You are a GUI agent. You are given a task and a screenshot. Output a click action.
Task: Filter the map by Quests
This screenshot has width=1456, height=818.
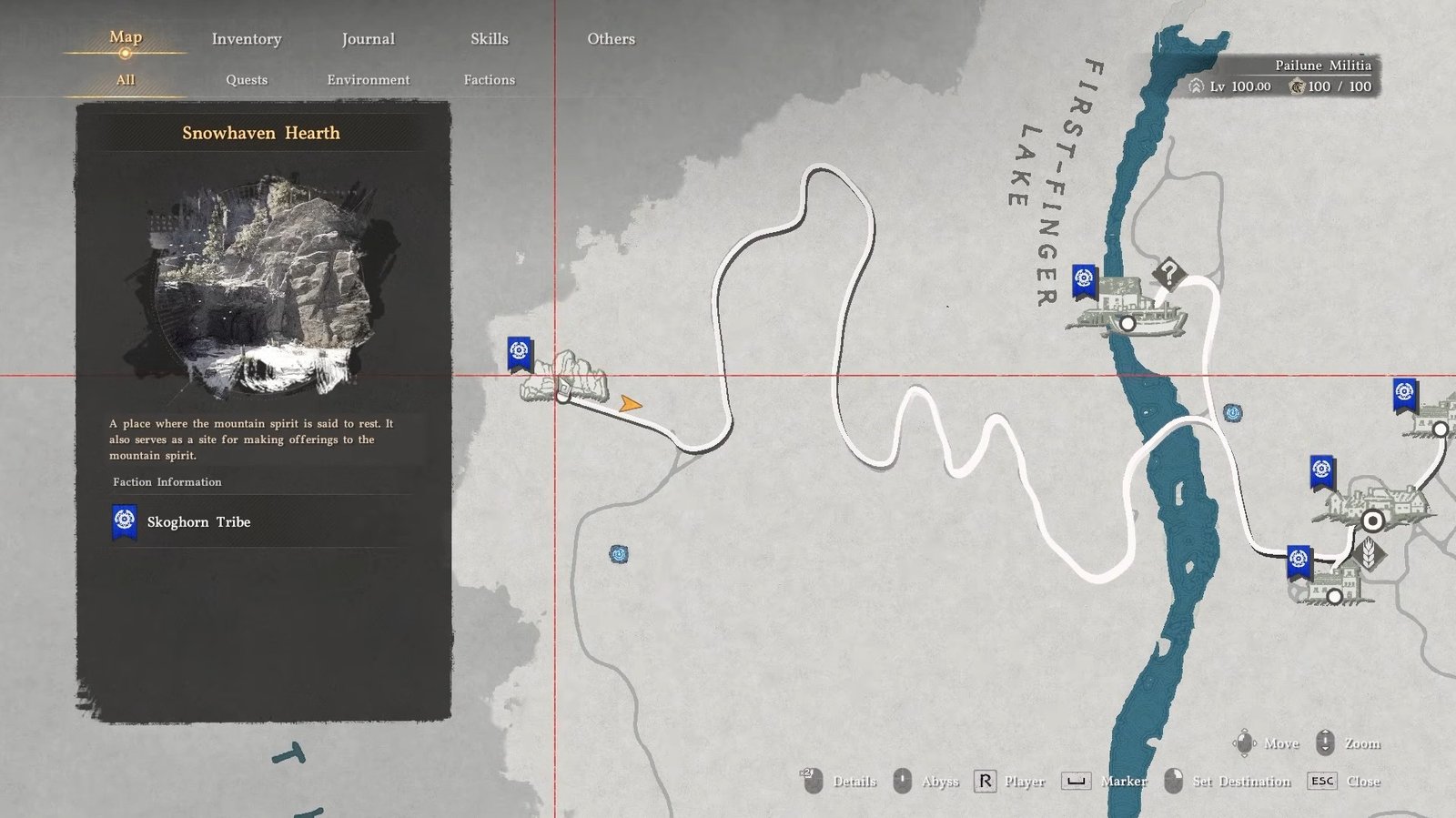coord(247,80)
